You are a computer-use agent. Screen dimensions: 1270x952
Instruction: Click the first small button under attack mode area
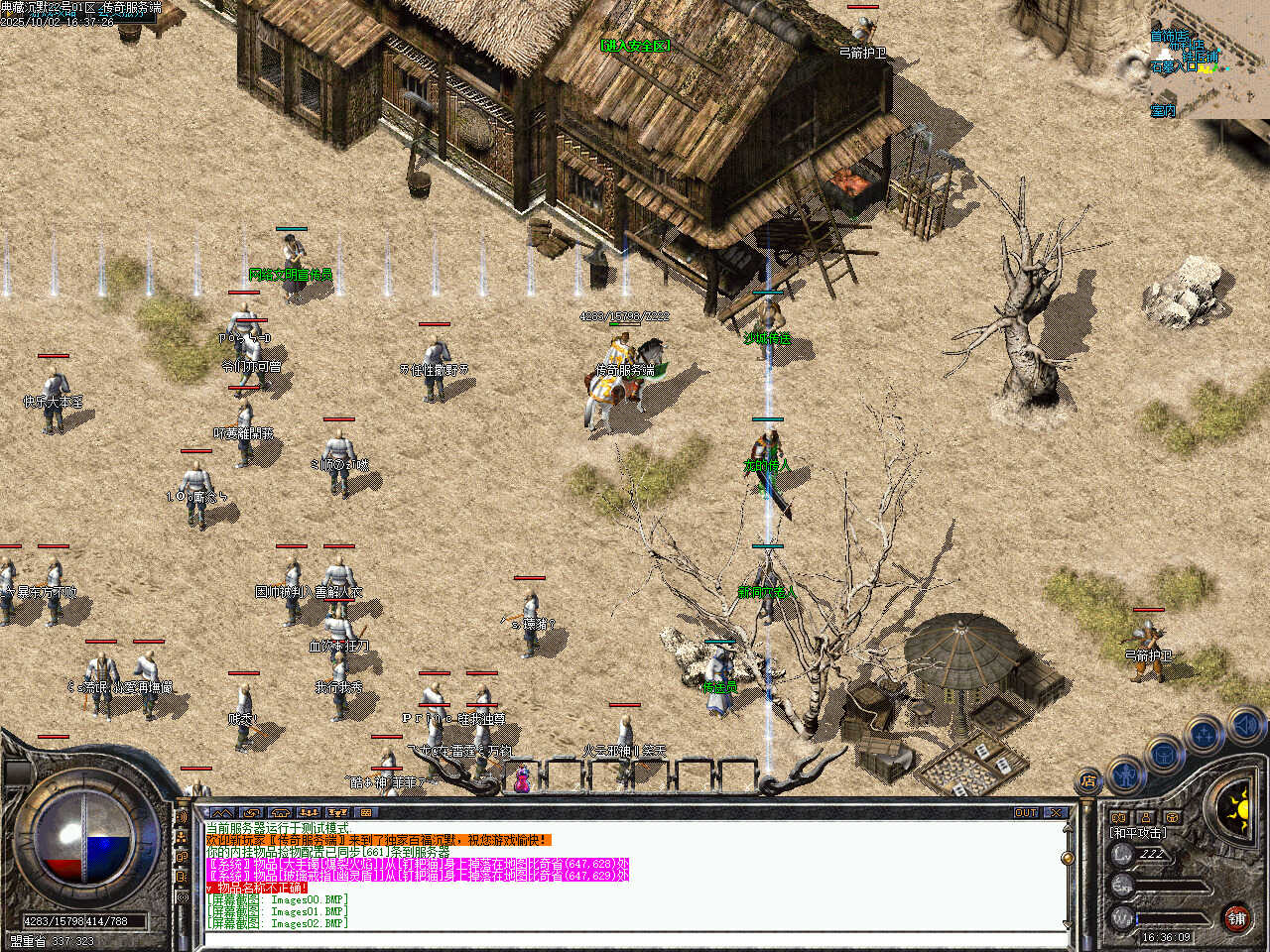pyautogui.click(x=1120, y=818)
